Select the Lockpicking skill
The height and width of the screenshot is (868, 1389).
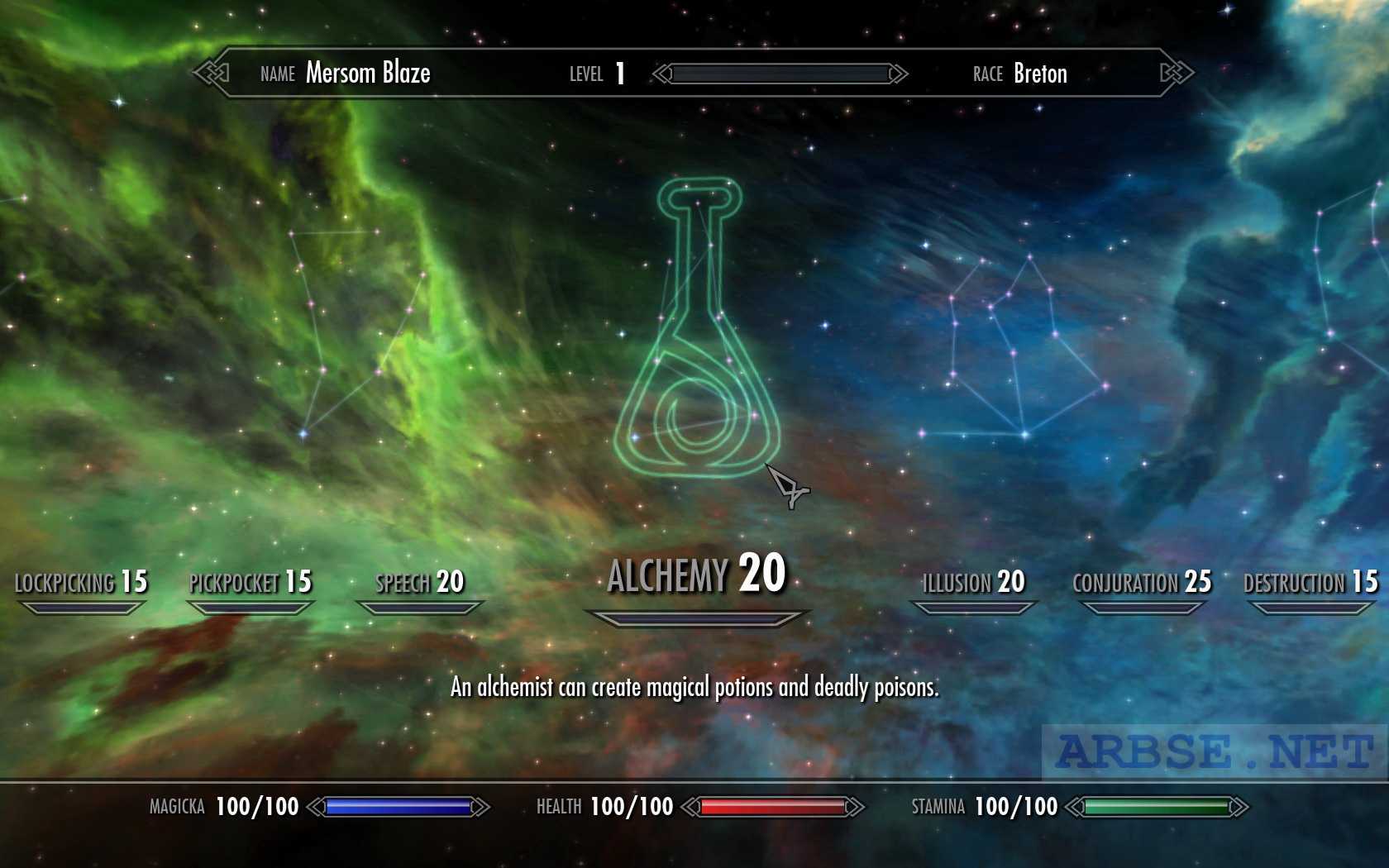point(81,583)
